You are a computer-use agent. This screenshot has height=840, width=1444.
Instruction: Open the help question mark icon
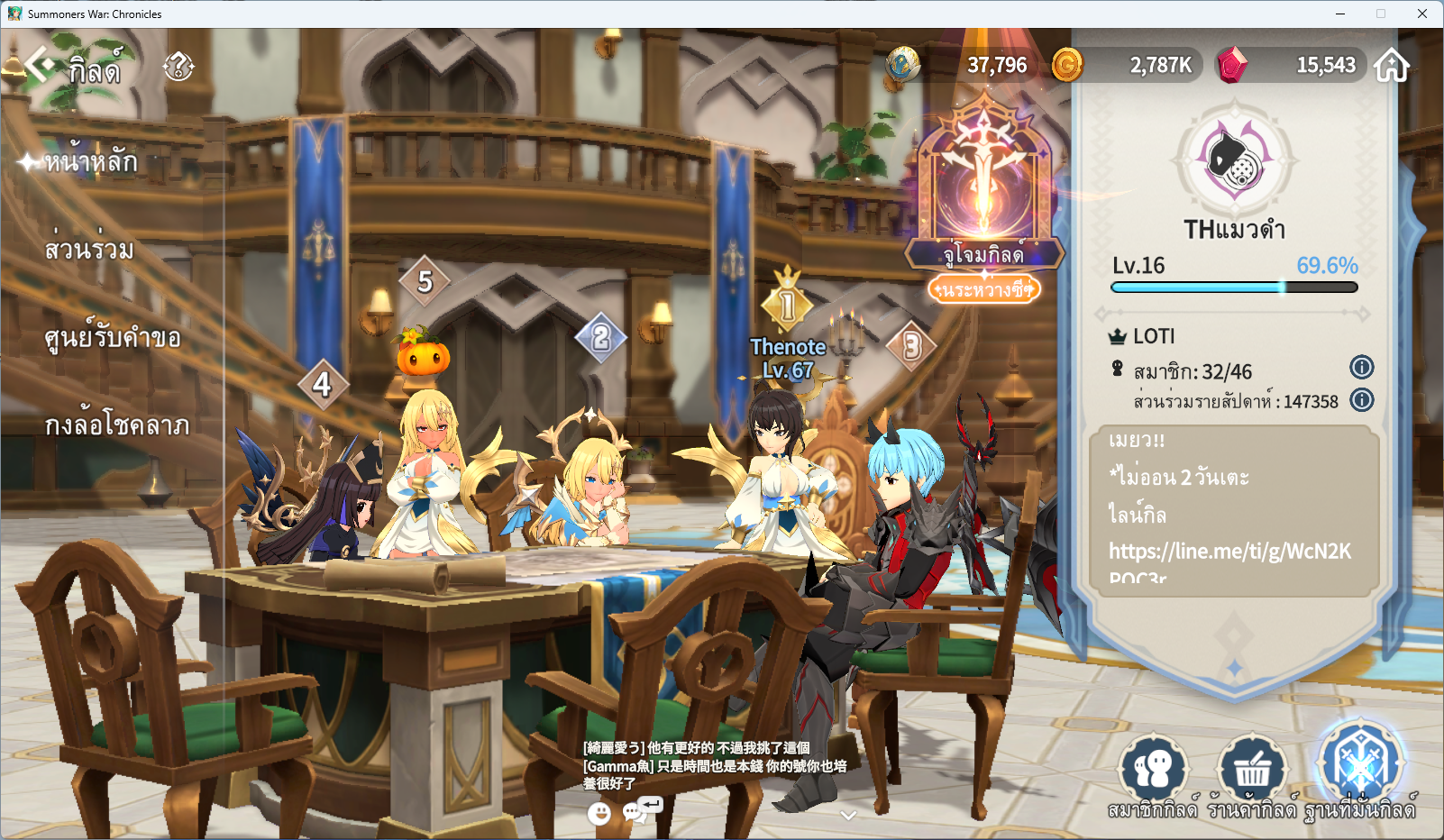(x=178, y=66)
